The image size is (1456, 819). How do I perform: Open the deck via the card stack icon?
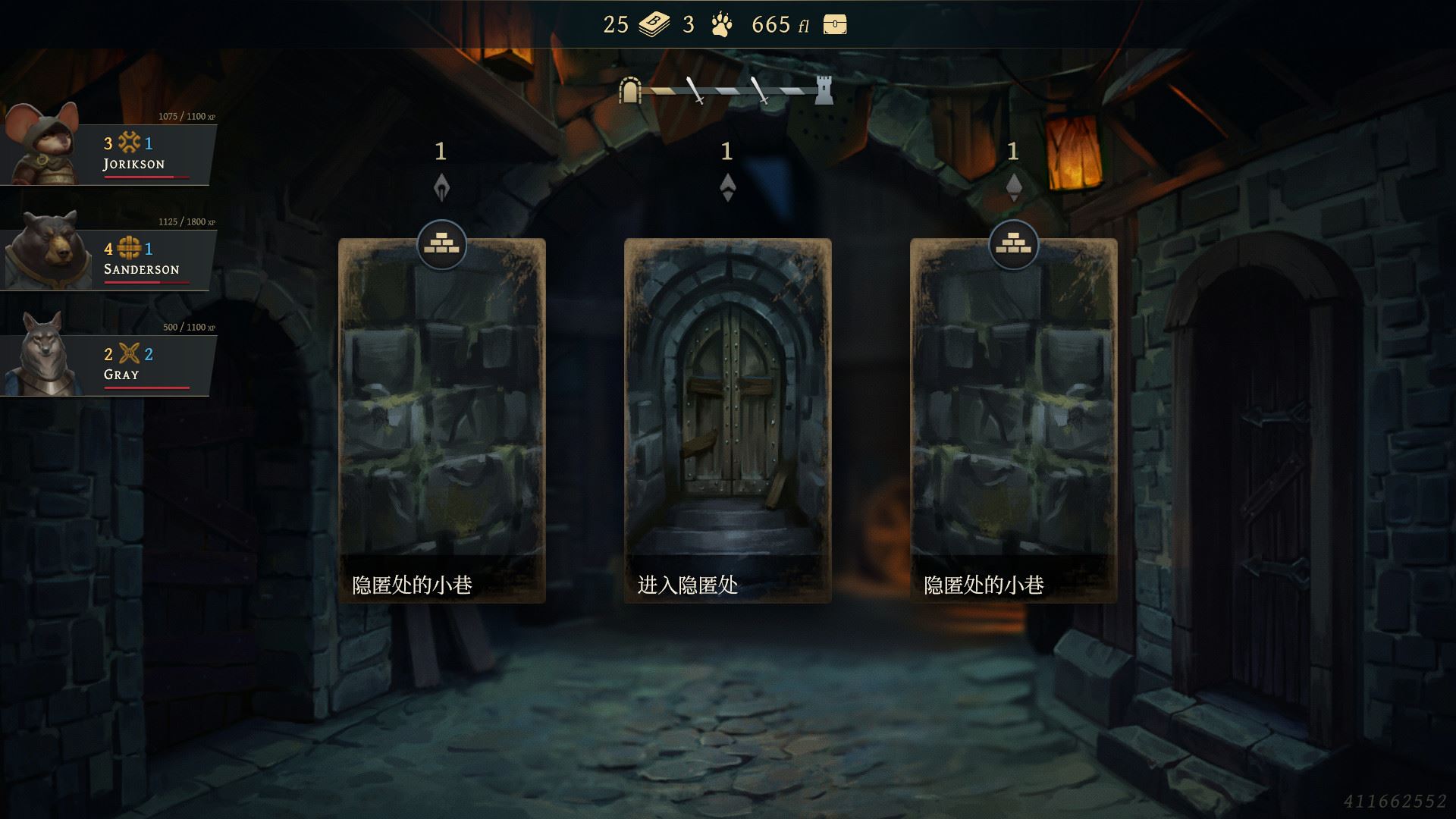pyautogui.click(x=652, y=25)
